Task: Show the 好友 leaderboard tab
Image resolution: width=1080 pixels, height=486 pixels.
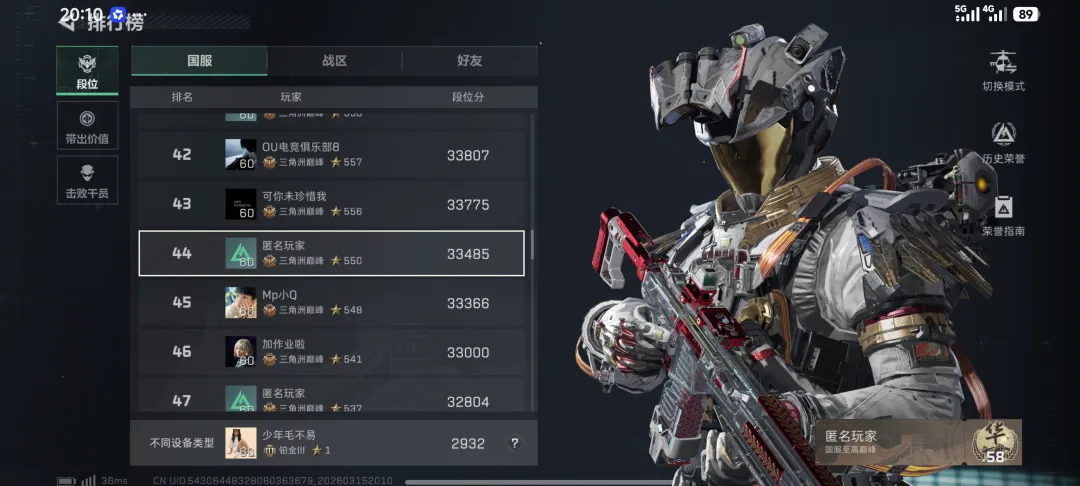Action: (469, 61)
